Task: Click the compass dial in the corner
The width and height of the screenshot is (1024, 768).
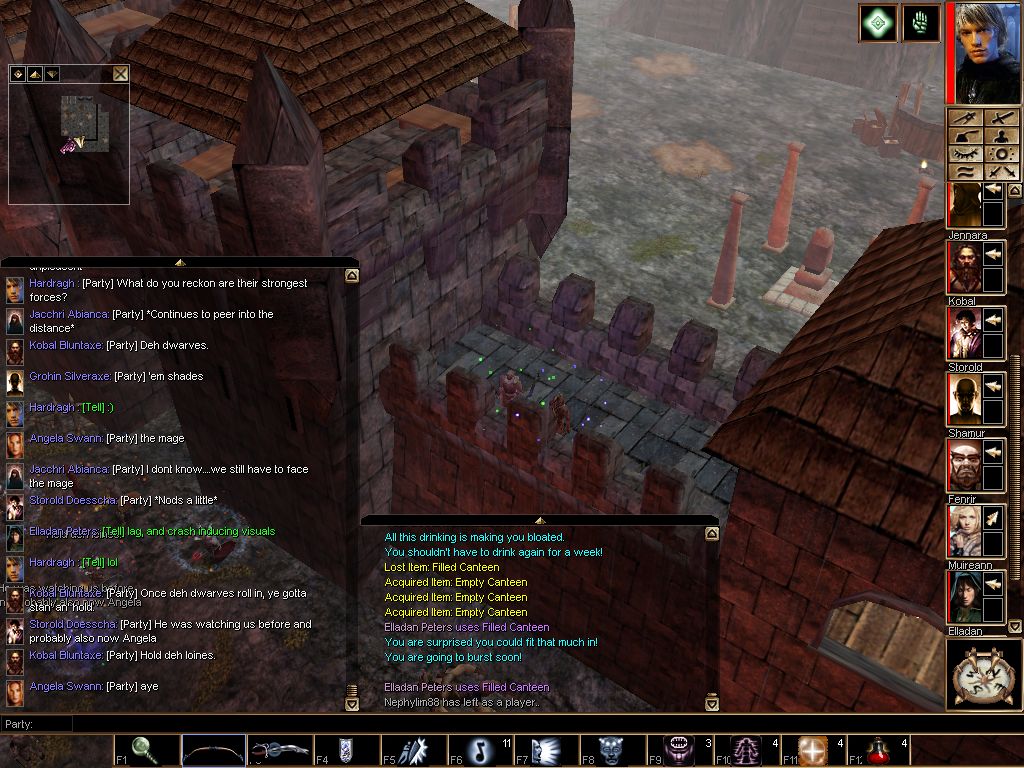Action: [x=983, y=675]
